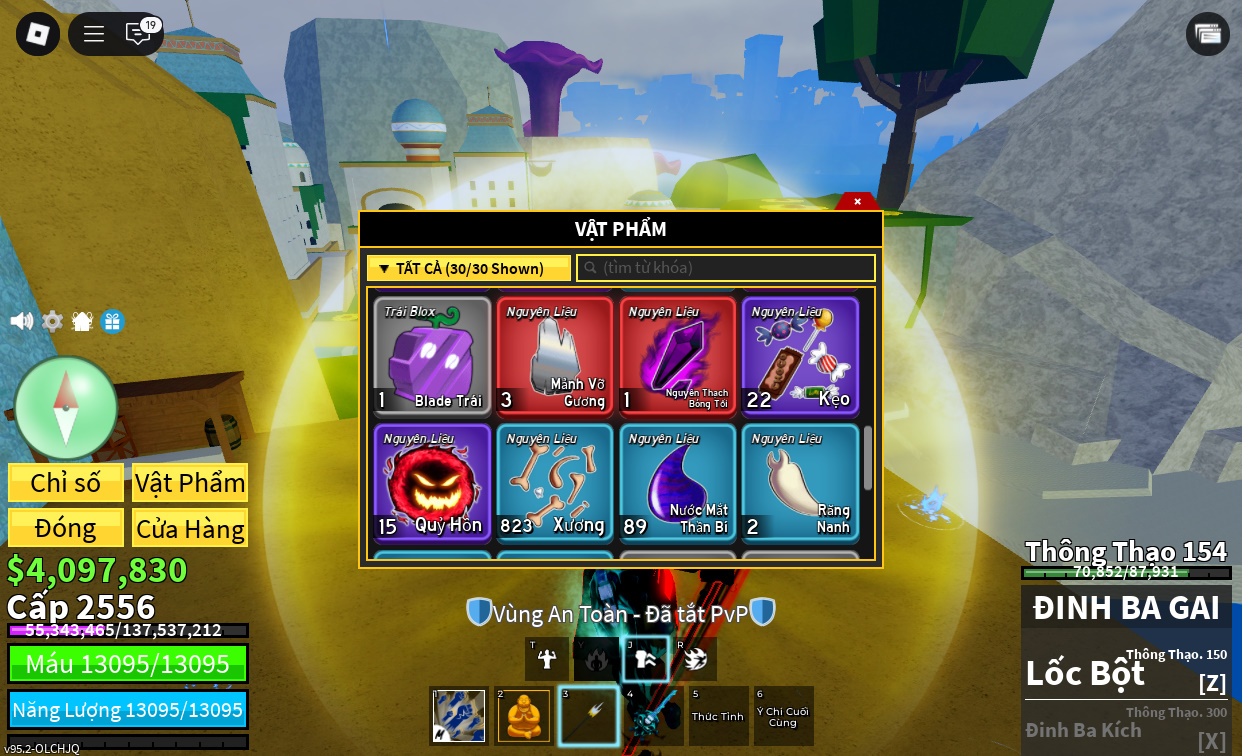
Task: Select the Blade Trái fruit item
Action: (x=432, y=356)
